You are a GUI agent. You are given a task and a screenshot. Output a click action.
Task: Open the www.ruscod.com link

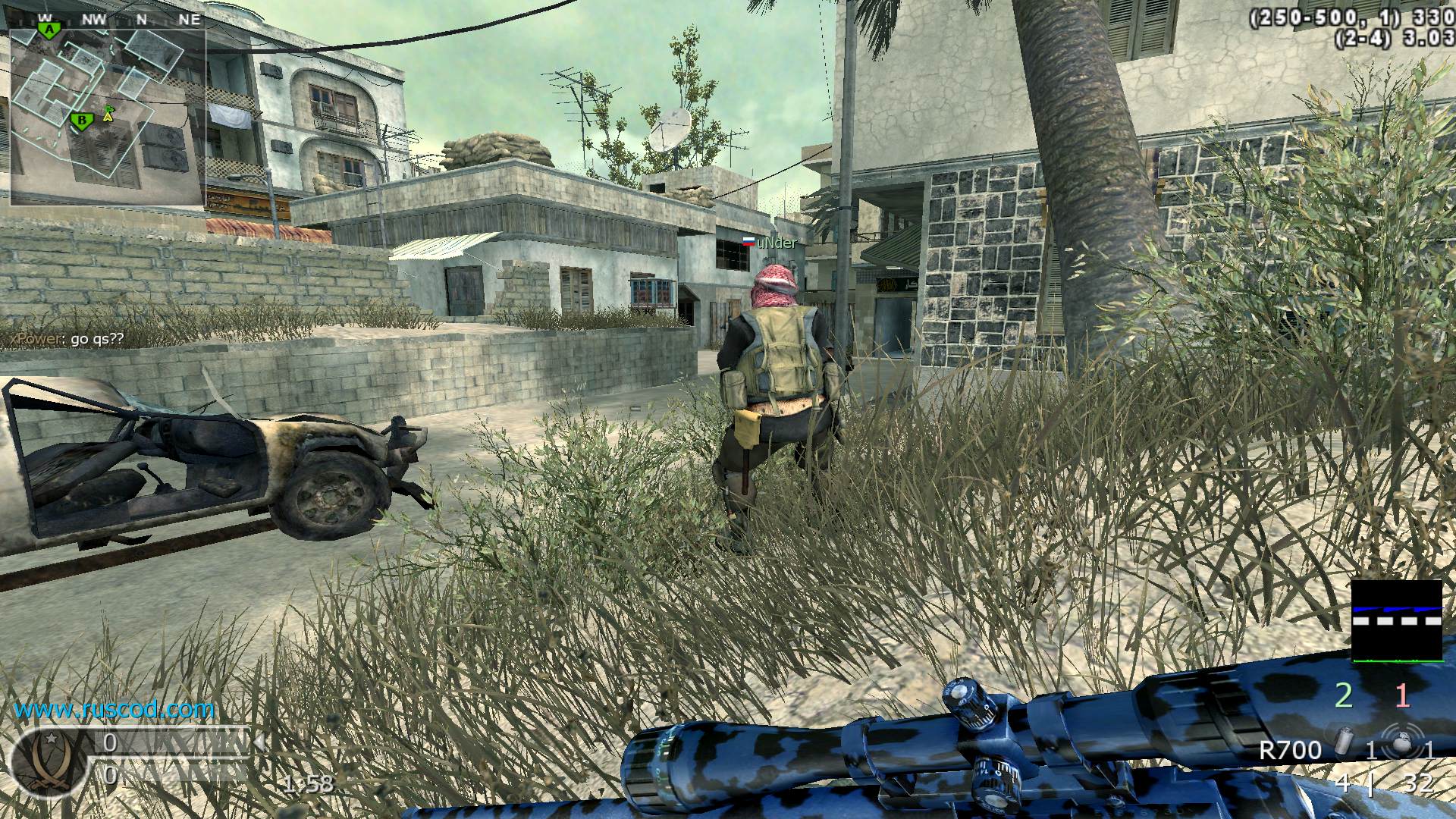[x=115, y=710]
